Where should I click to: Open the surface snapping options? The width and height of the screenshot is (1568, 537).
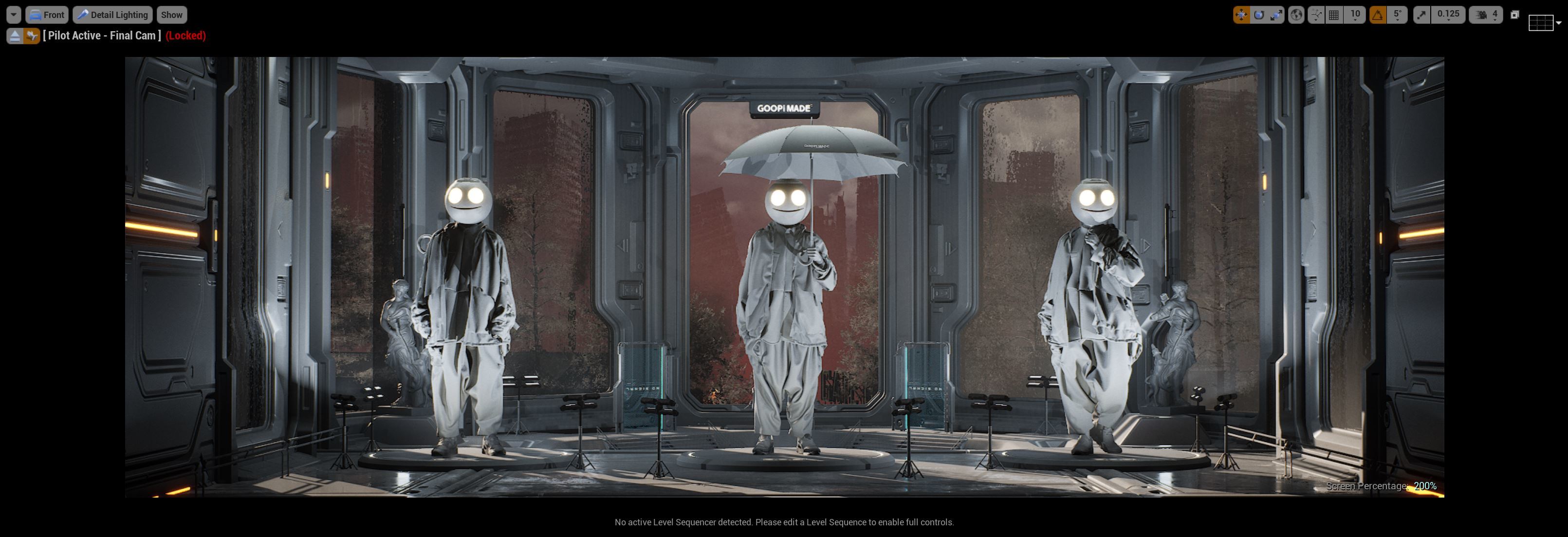tap(1316, 15)
